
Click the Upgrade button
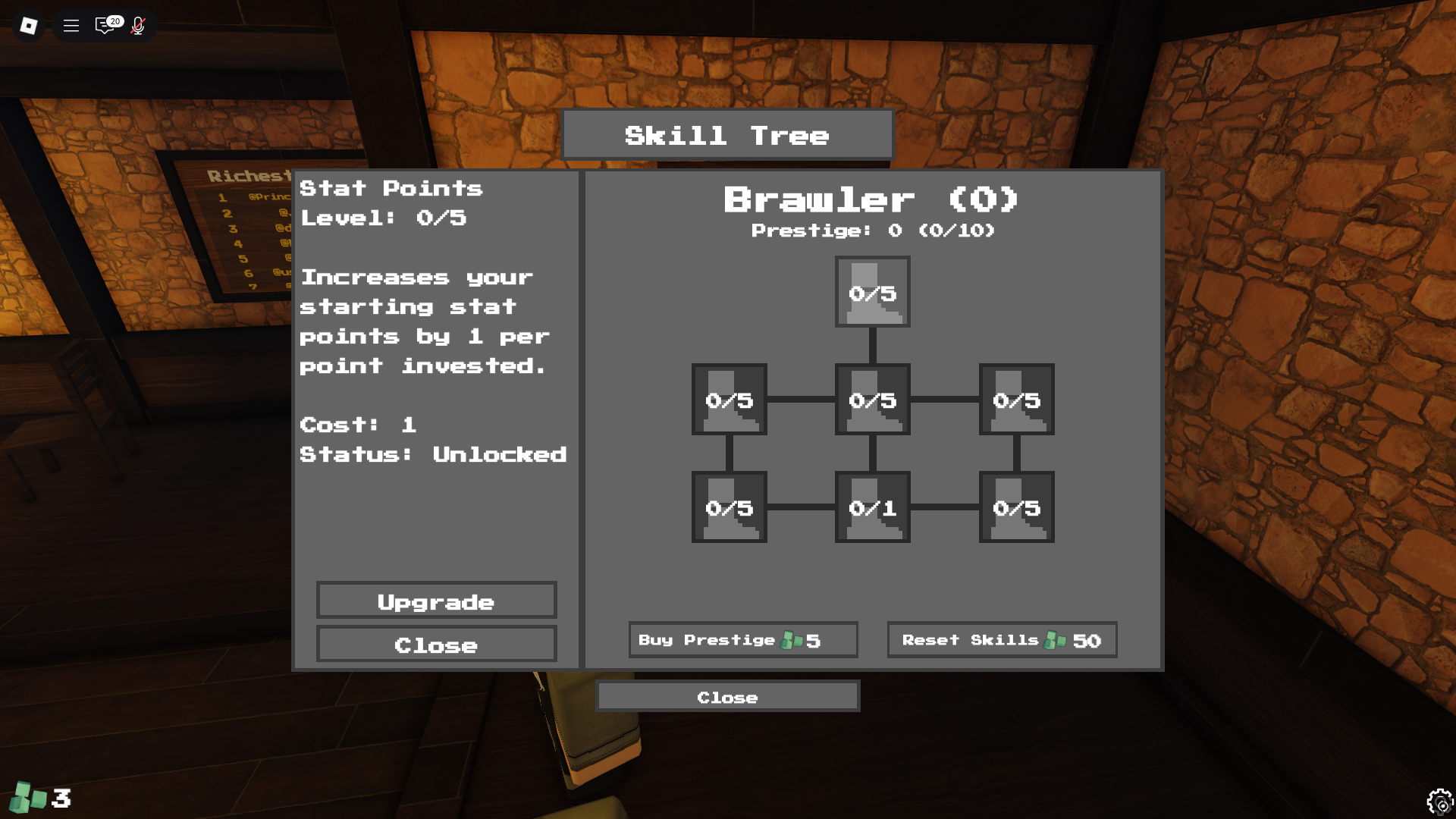[x=437, y=601]
